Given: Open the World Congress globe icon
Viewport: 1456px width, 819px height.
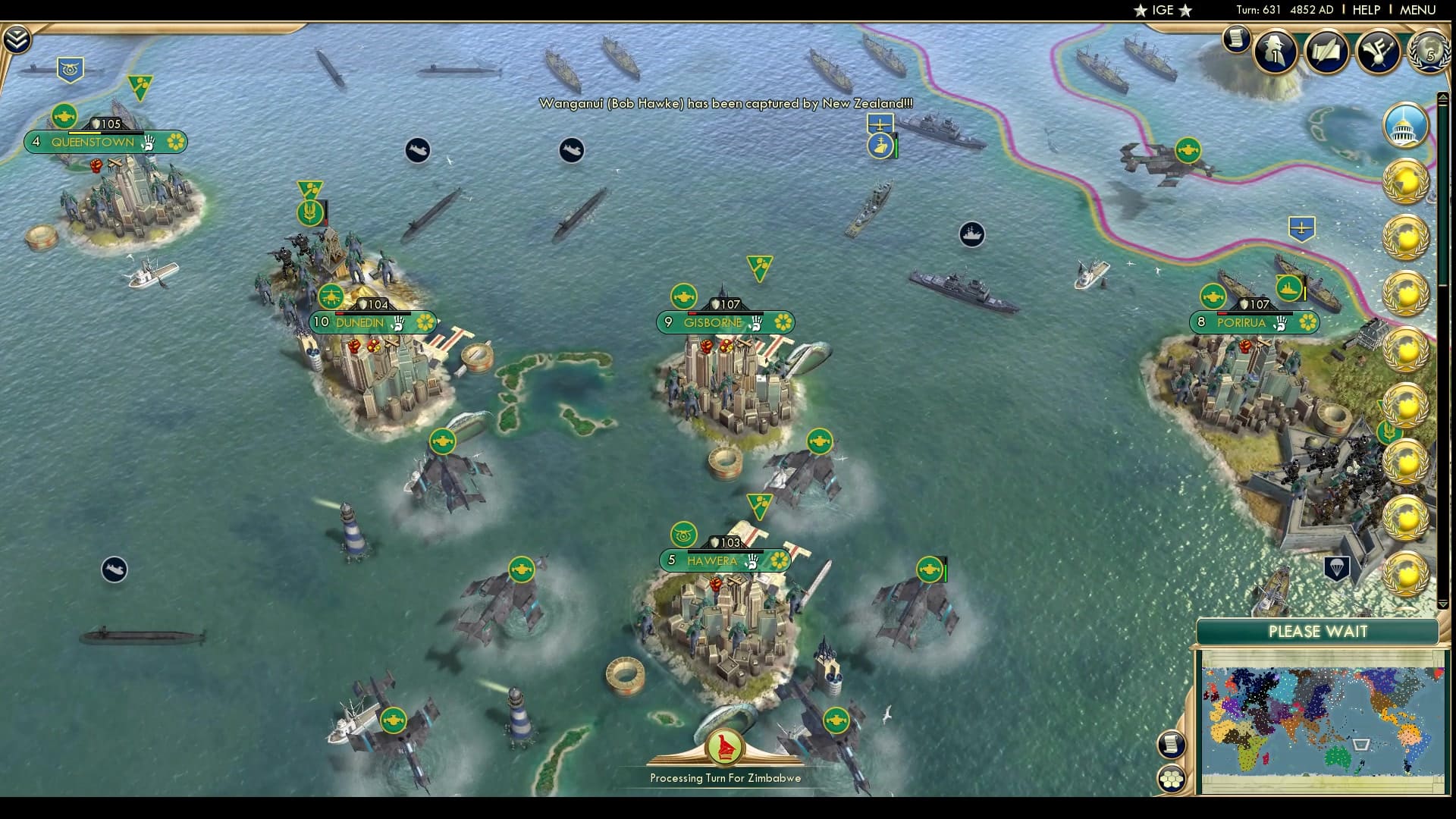Looking at the screenshot, I should tap(1429, 50).
